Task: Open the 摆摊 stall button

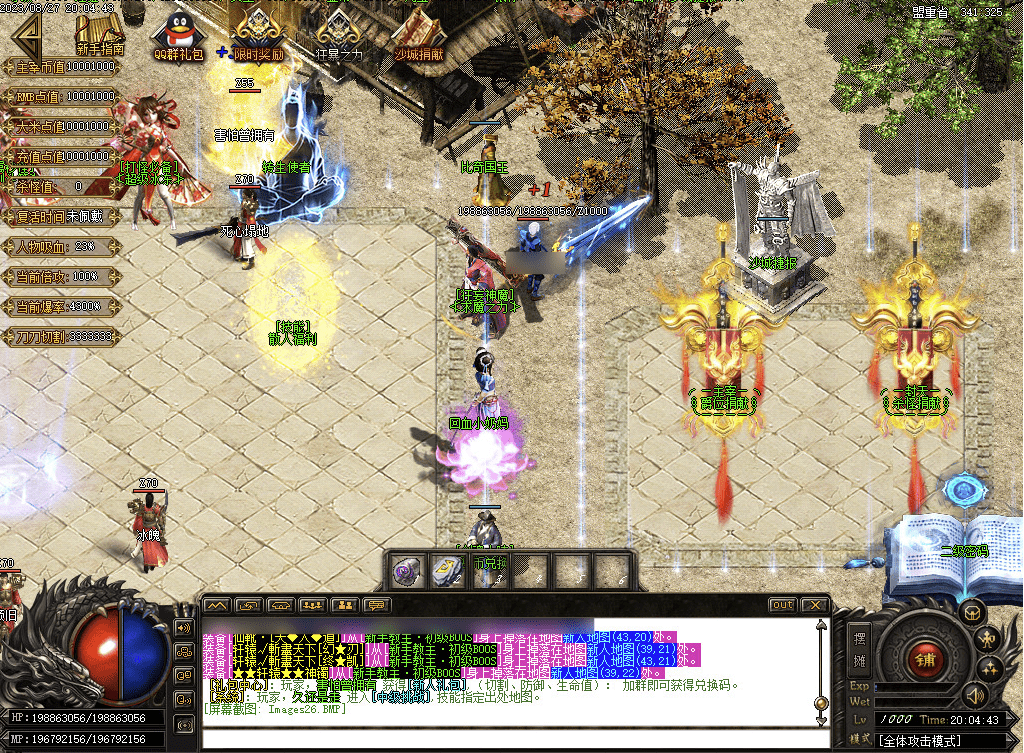Action: point(859,648)
